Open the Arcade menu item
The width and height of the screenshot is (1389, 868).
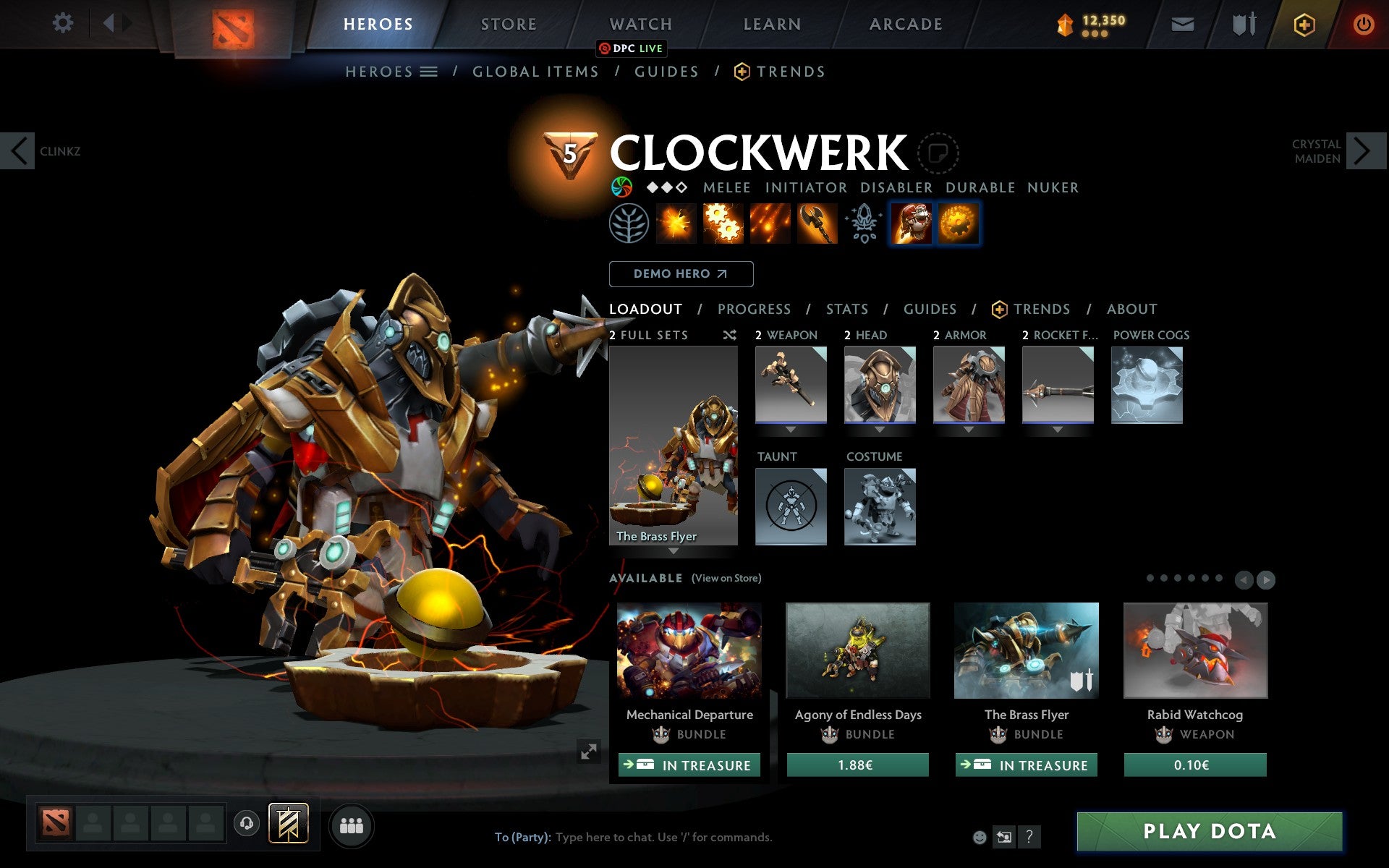click(x=904, y=24)
